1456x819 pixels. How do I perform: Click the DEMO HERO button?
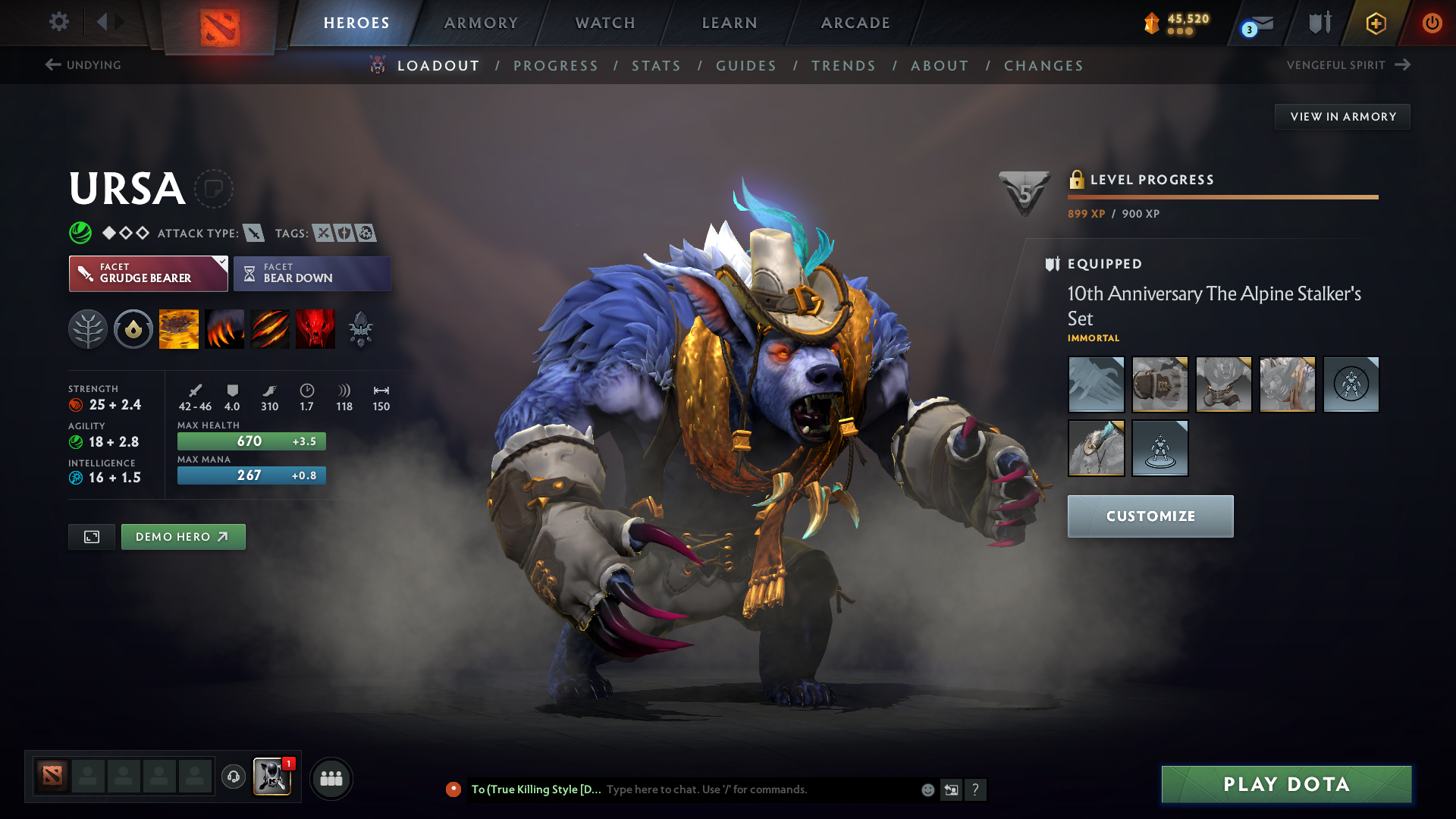point(183,536)
